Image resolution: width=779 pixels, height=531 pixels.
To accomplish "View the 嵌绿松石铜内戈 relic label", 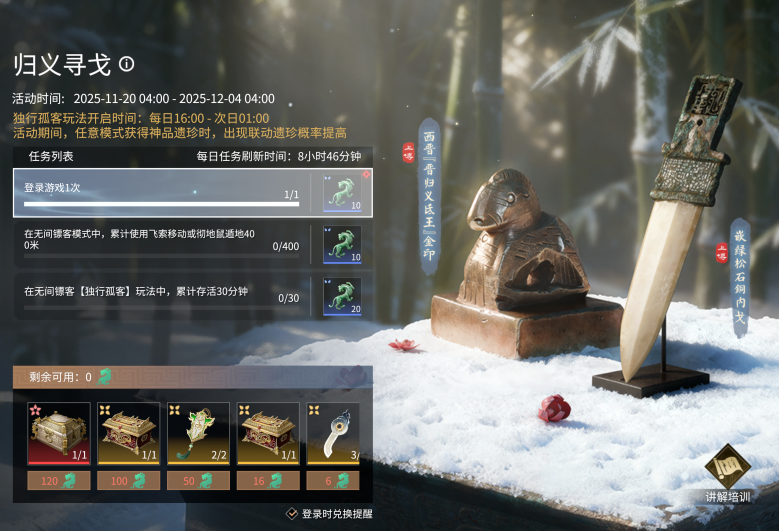I will [x=740, y=277].
